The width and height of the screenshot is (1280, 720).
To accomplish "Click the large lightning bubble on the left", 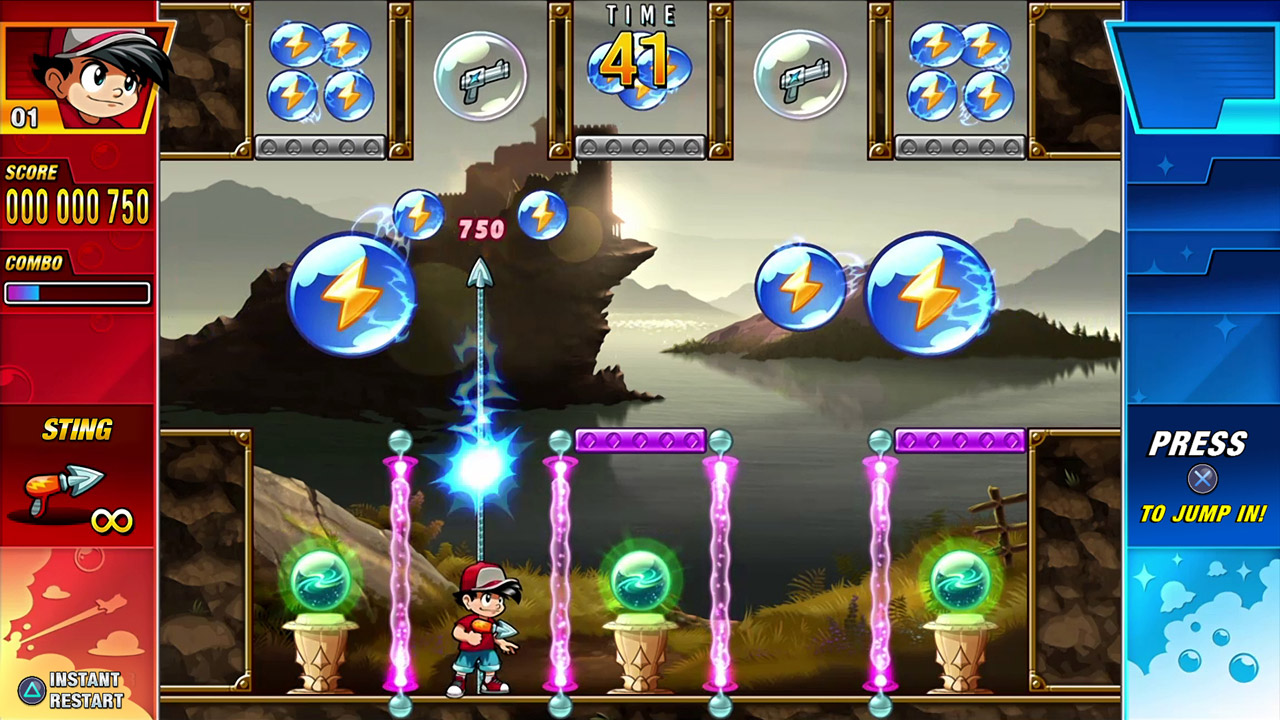I will (352, 295).
